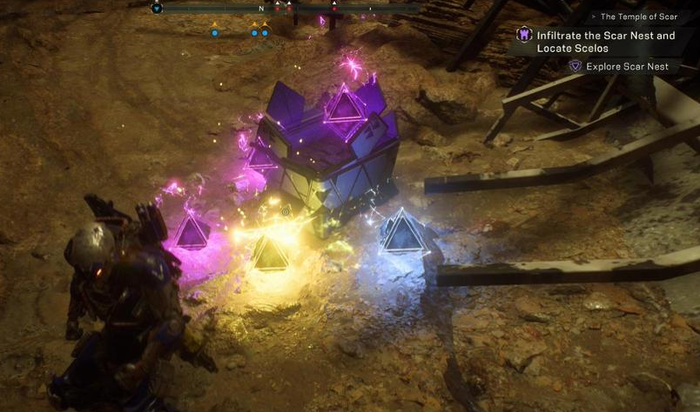Click the Explore Scar Nest sub-objective
The width and height of the screenshot is (700, 412).
tap(621, 66)
